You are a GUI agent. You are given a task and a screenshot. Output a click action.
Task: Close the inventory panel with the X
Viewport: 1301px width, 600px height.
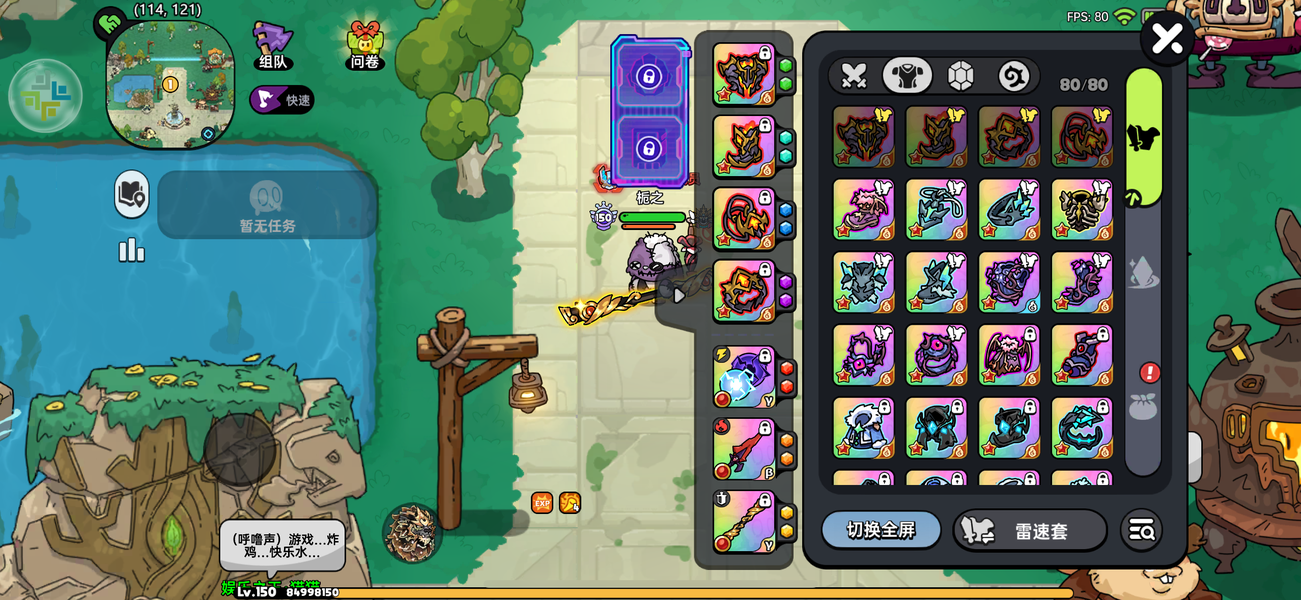coord(1167,39)
